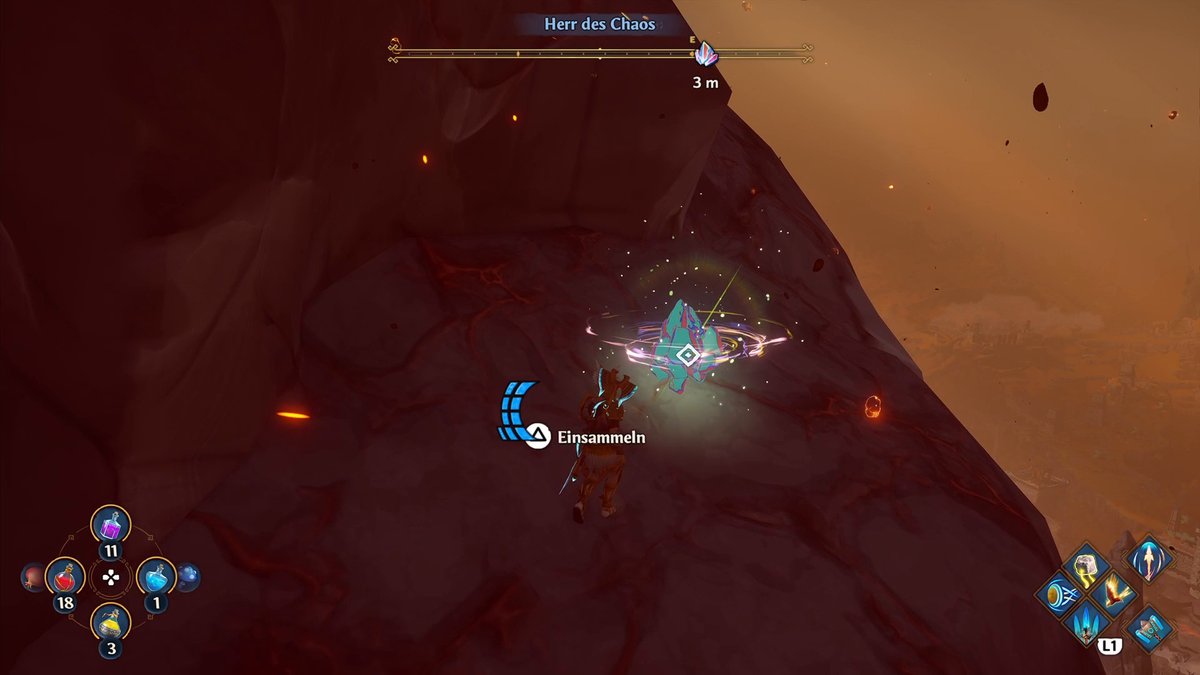Activate the hammer ability icon
The height and width of the screenshot is (675, 1200).
tap(1149, 629)
